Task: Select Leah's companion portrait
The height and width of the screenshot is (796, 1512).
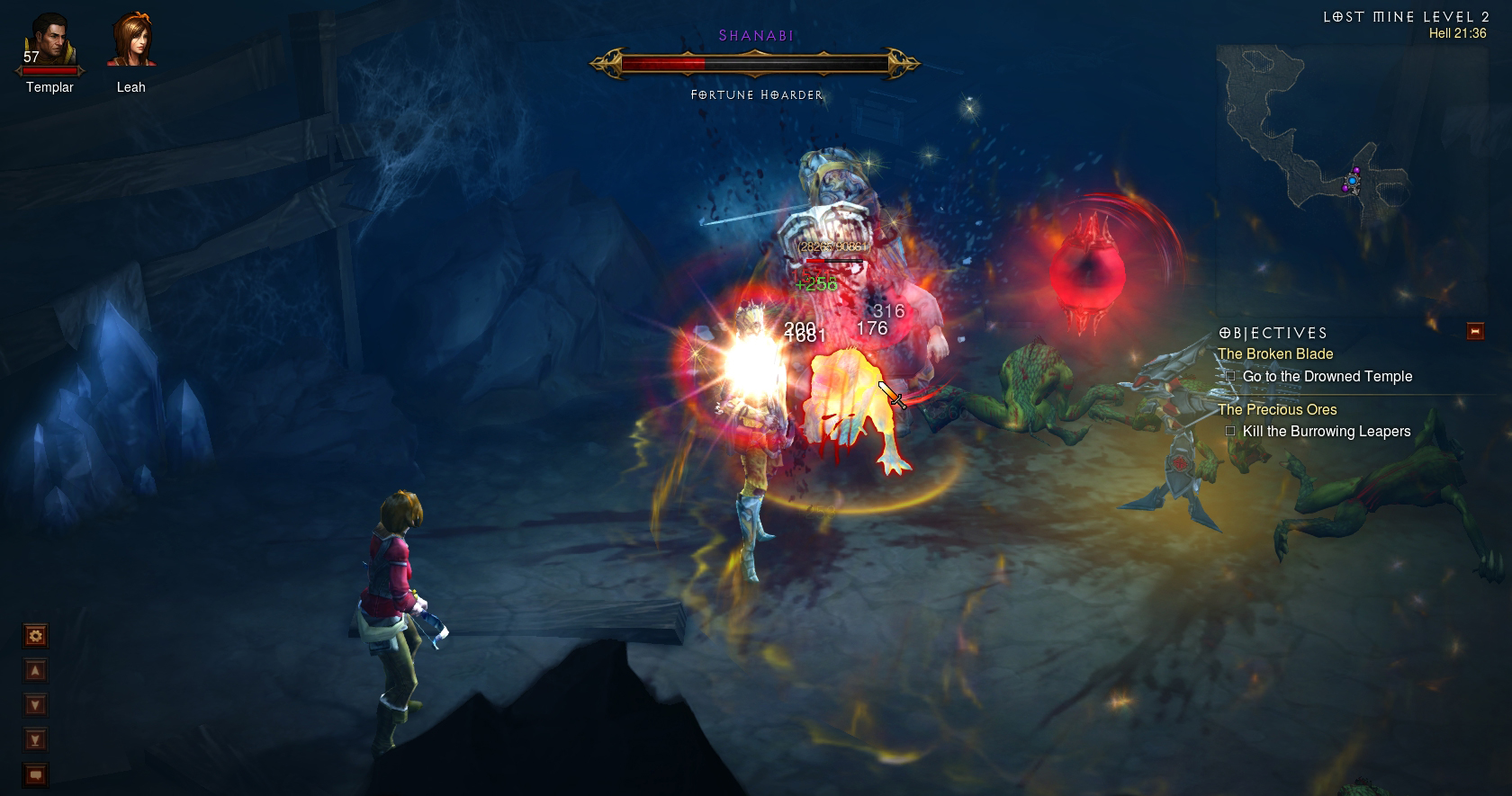Action: click(131, 41)
